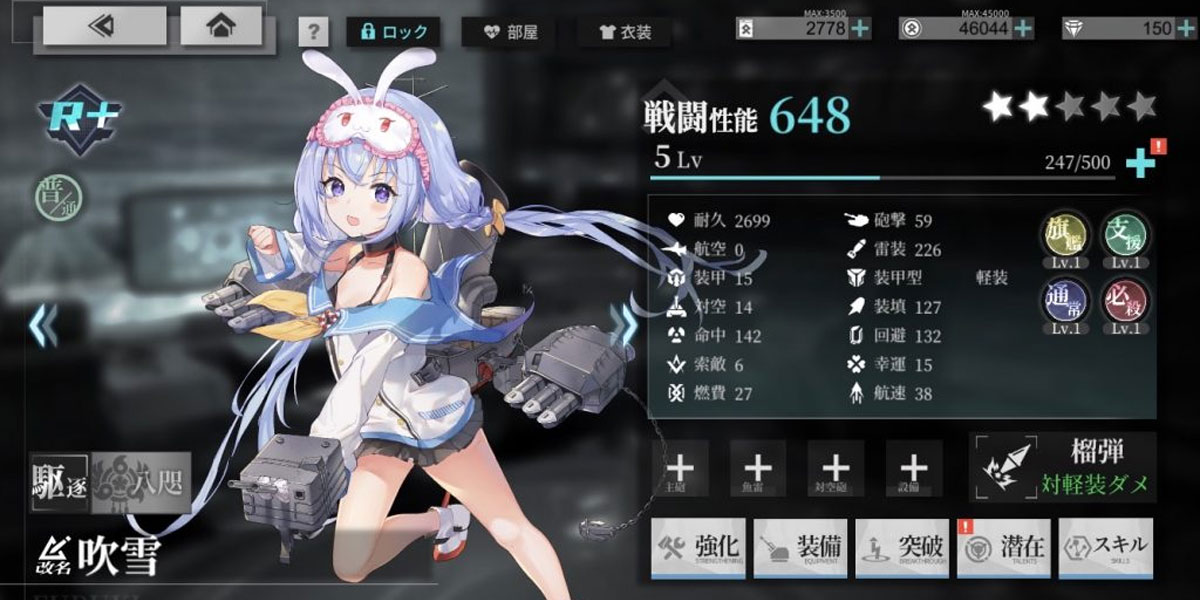The height and width of the screenshot is (600, 1200).
Task: Open the 衣装 costume menu
Action: [x=625, y=32]
